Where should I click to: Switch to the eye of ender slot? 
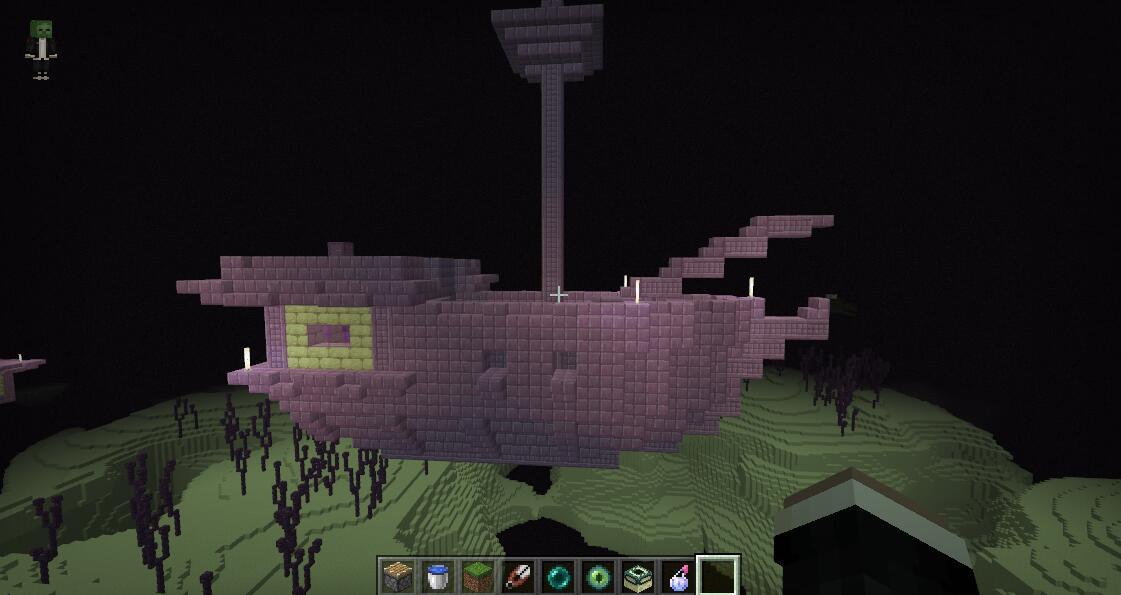click(x=598, y=577)
